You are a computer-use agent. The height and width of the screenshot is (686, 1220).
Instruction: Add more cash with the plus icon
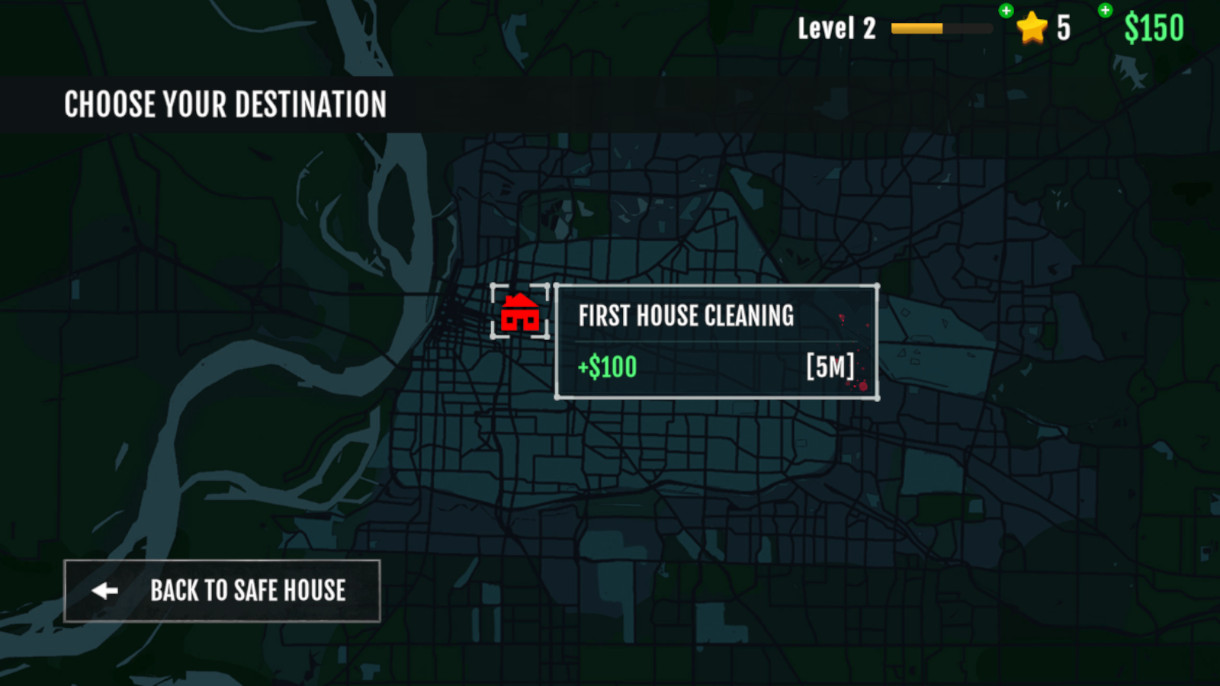point(1105,11)
